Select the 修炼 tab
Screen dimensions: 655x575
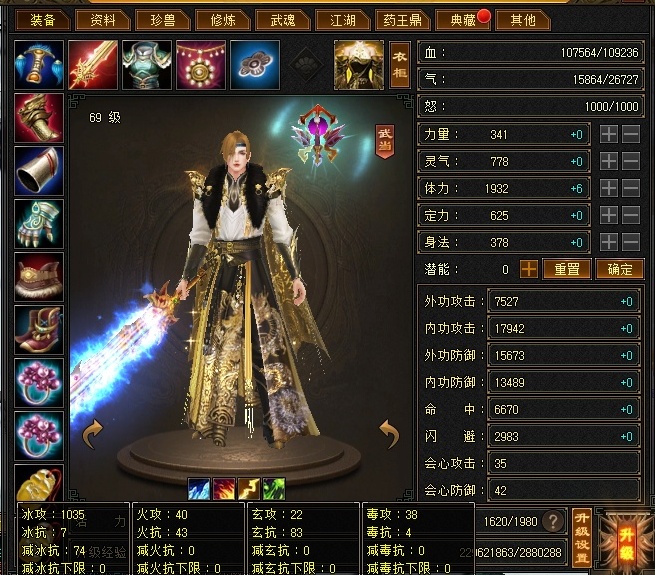(x=216, y=20)
